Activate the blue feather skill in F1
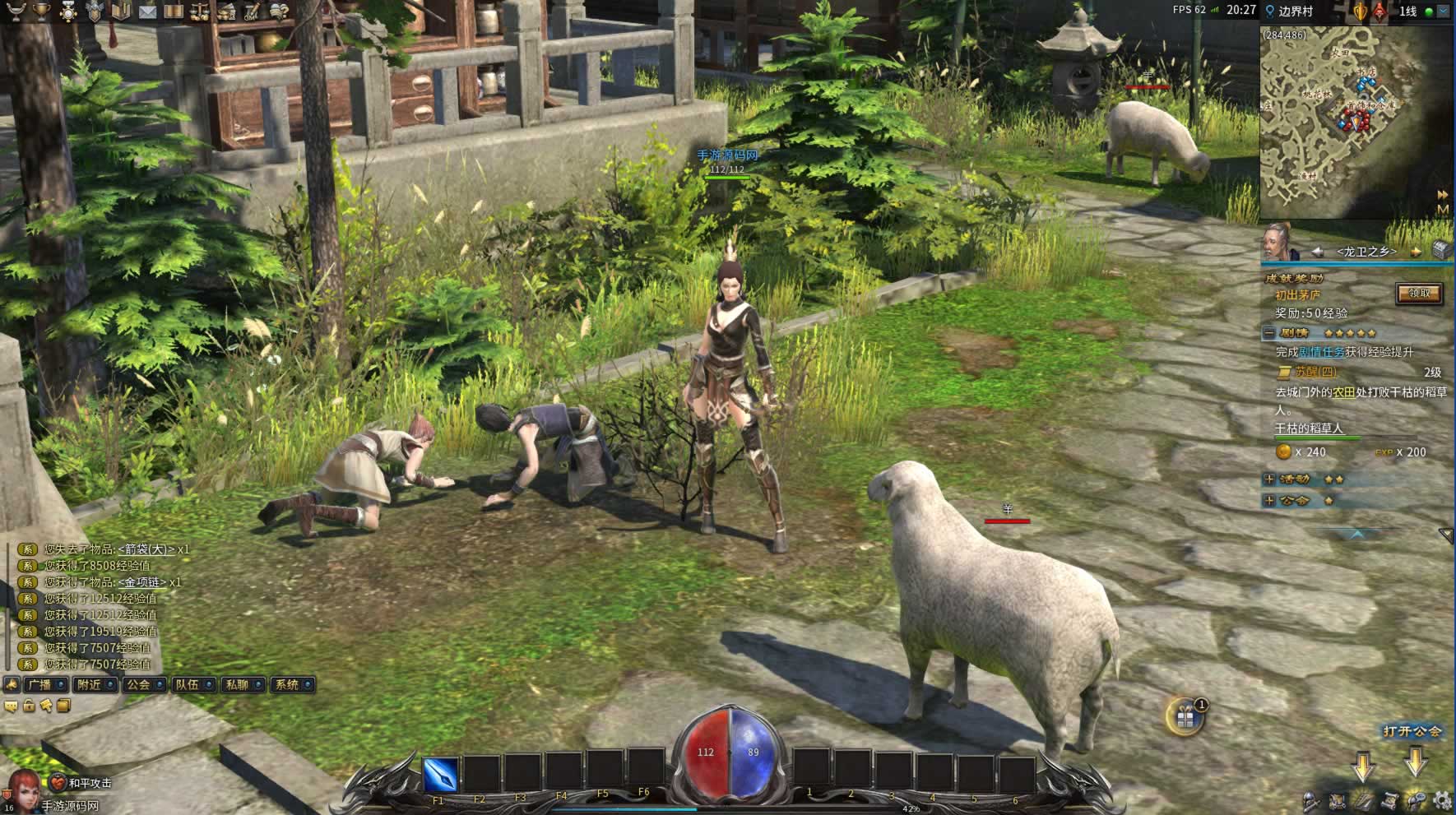The width and height of the screenshot is (1456, 815). click(439, 774)
